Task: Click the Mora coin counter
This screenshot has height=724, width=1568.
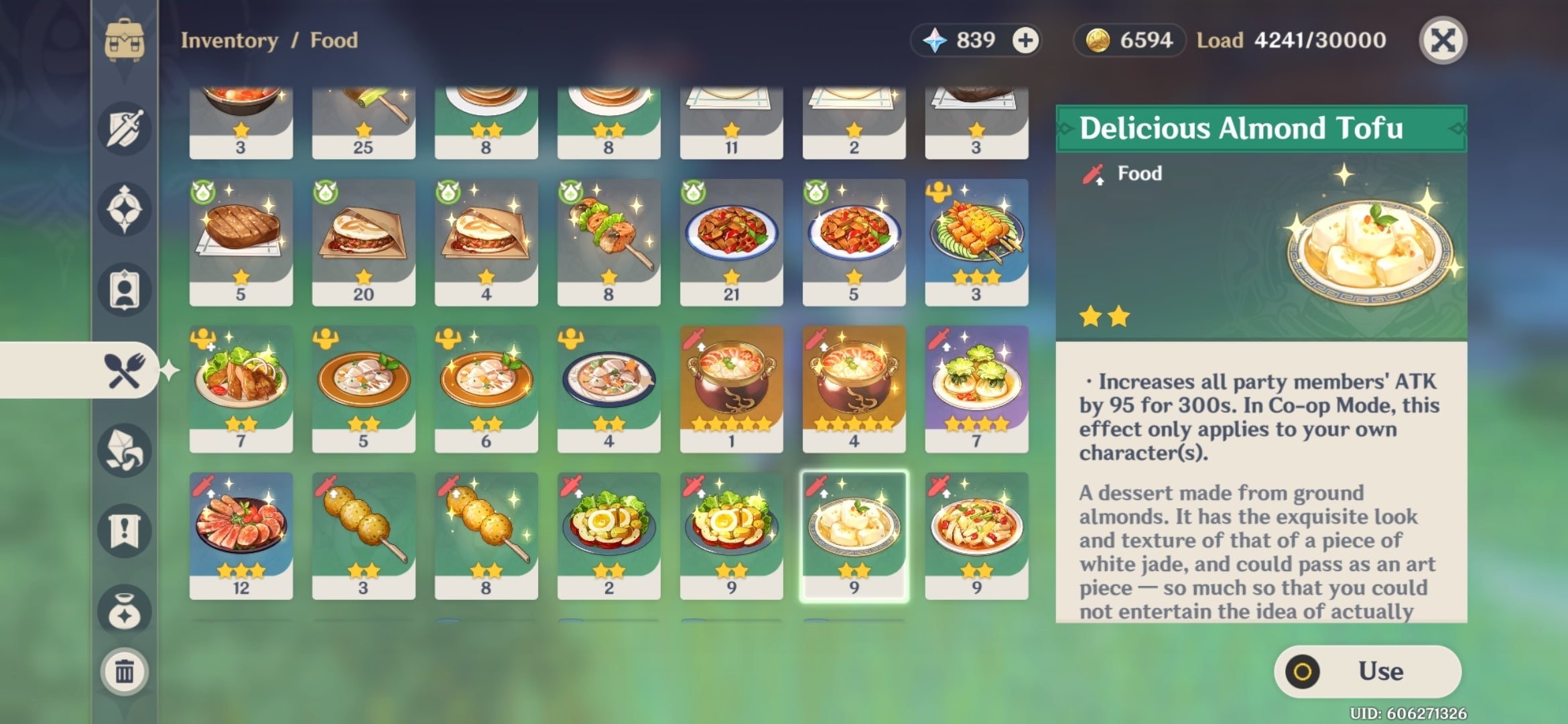Action: [x=1128, y=40]
